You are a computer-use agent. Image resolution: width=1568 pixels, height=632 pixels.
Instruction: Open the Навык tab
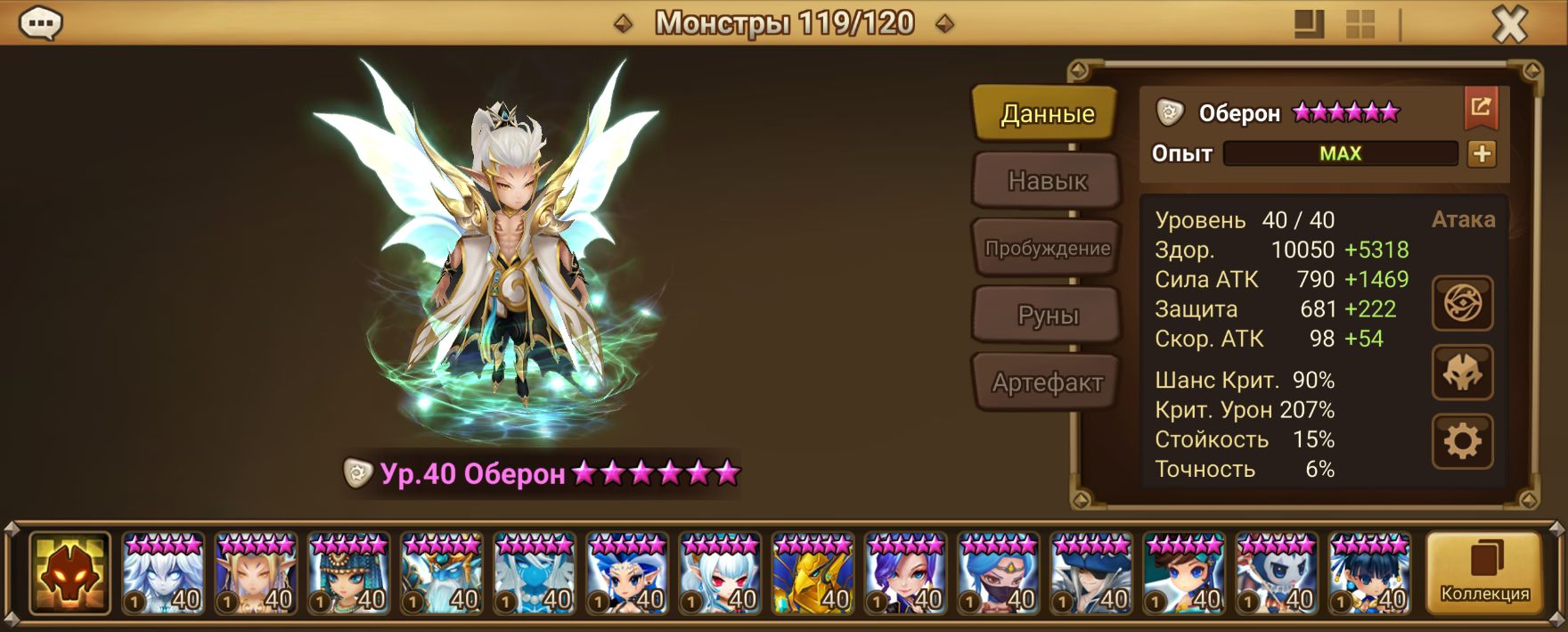tap(1047, 181)
